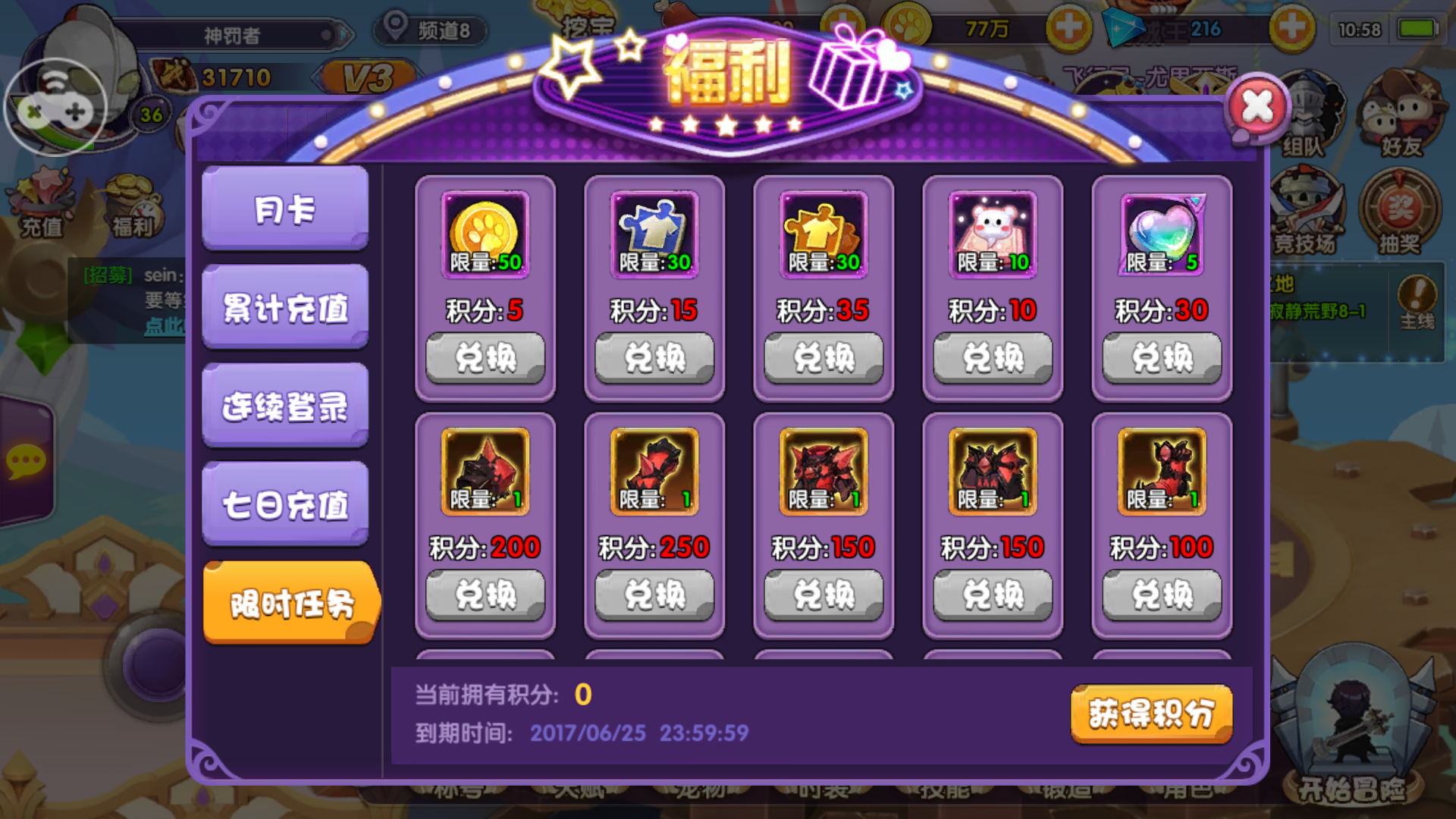1456x819 pixels.
Task: Select the rainbow heart item costing 30 points
Action: point(1160,235)
